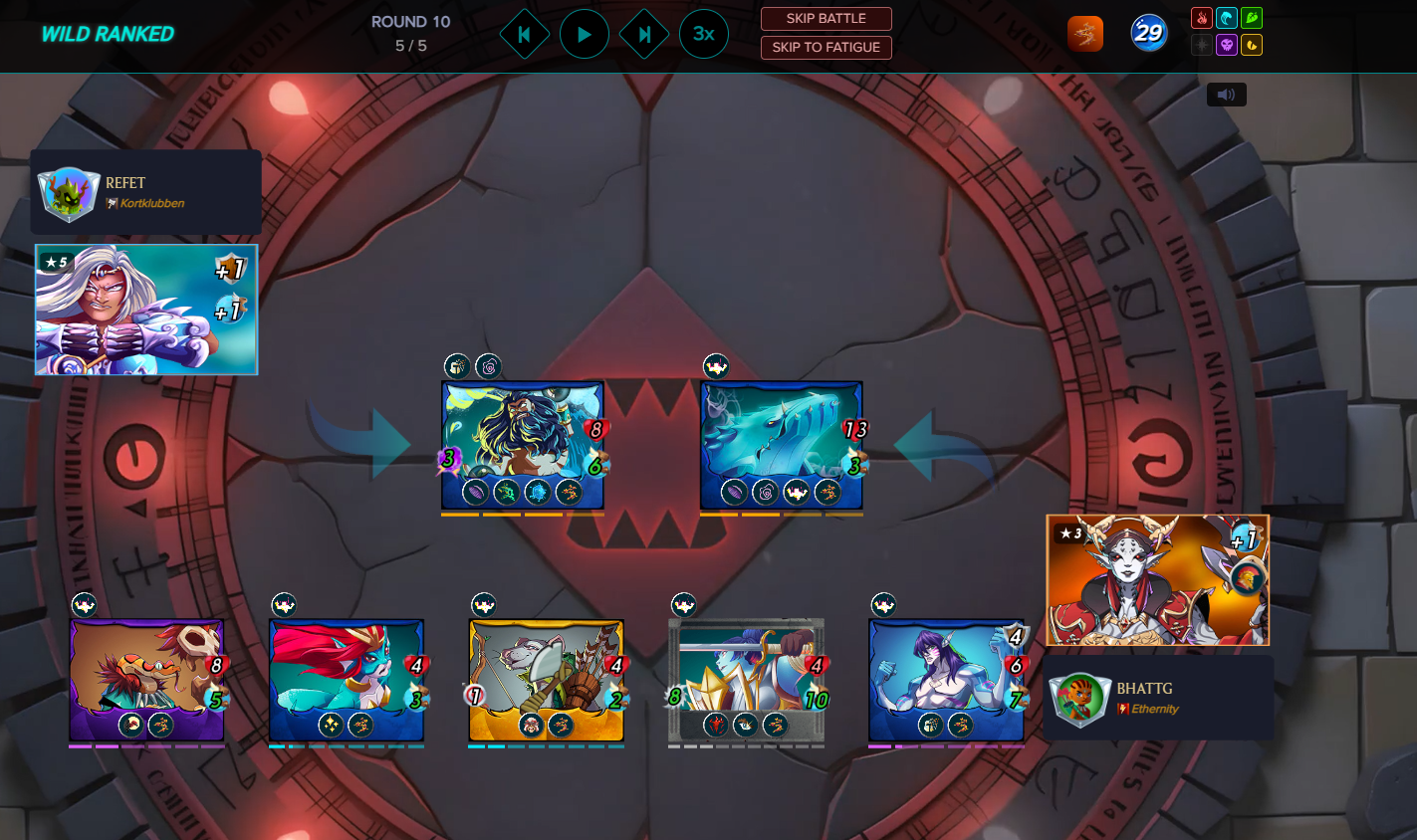Click the orange ruleset icon
Viewport: 1417px width, 840px height.
(x=1085, y=34)
